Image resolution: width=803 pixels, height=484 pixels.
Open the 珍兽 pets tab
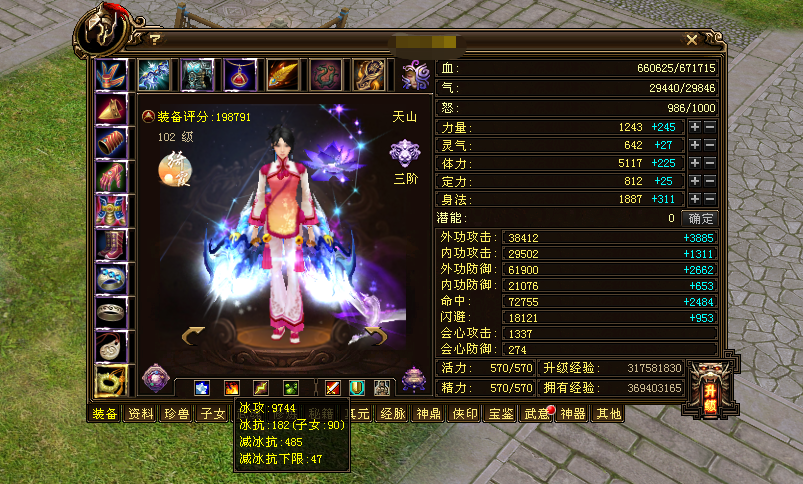tap(177, 414)
